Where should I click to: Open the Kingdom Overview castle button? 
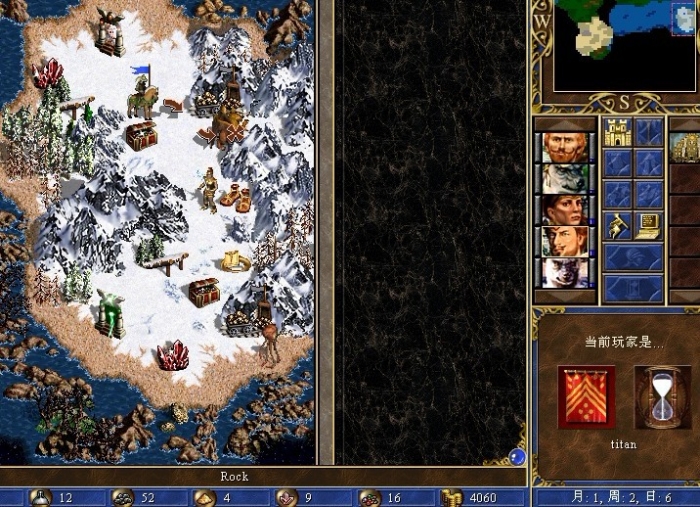[617, 132]
